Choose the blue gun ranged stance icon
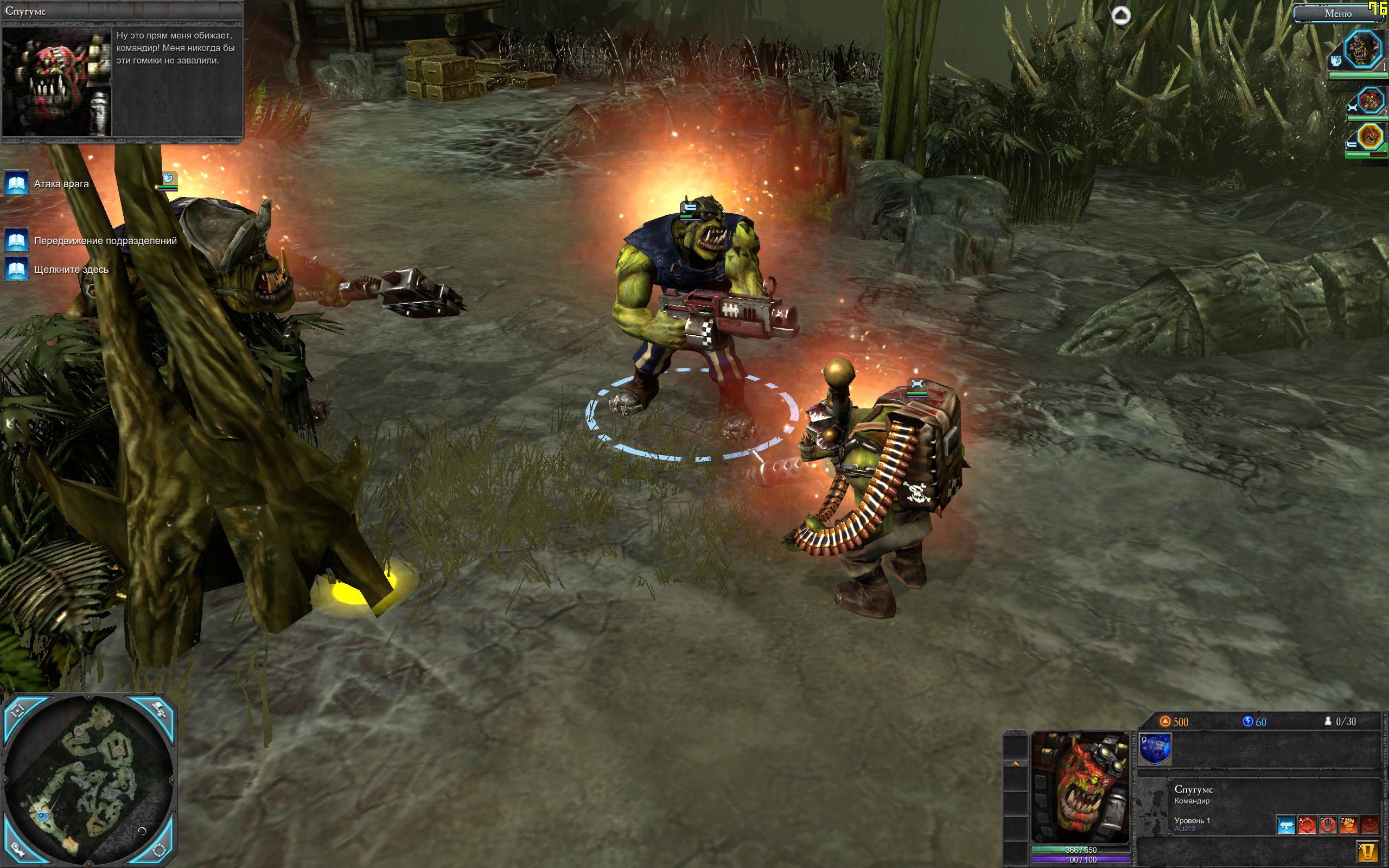The height and width of the screenshot is (868, 1389). tap(1286, 825)
